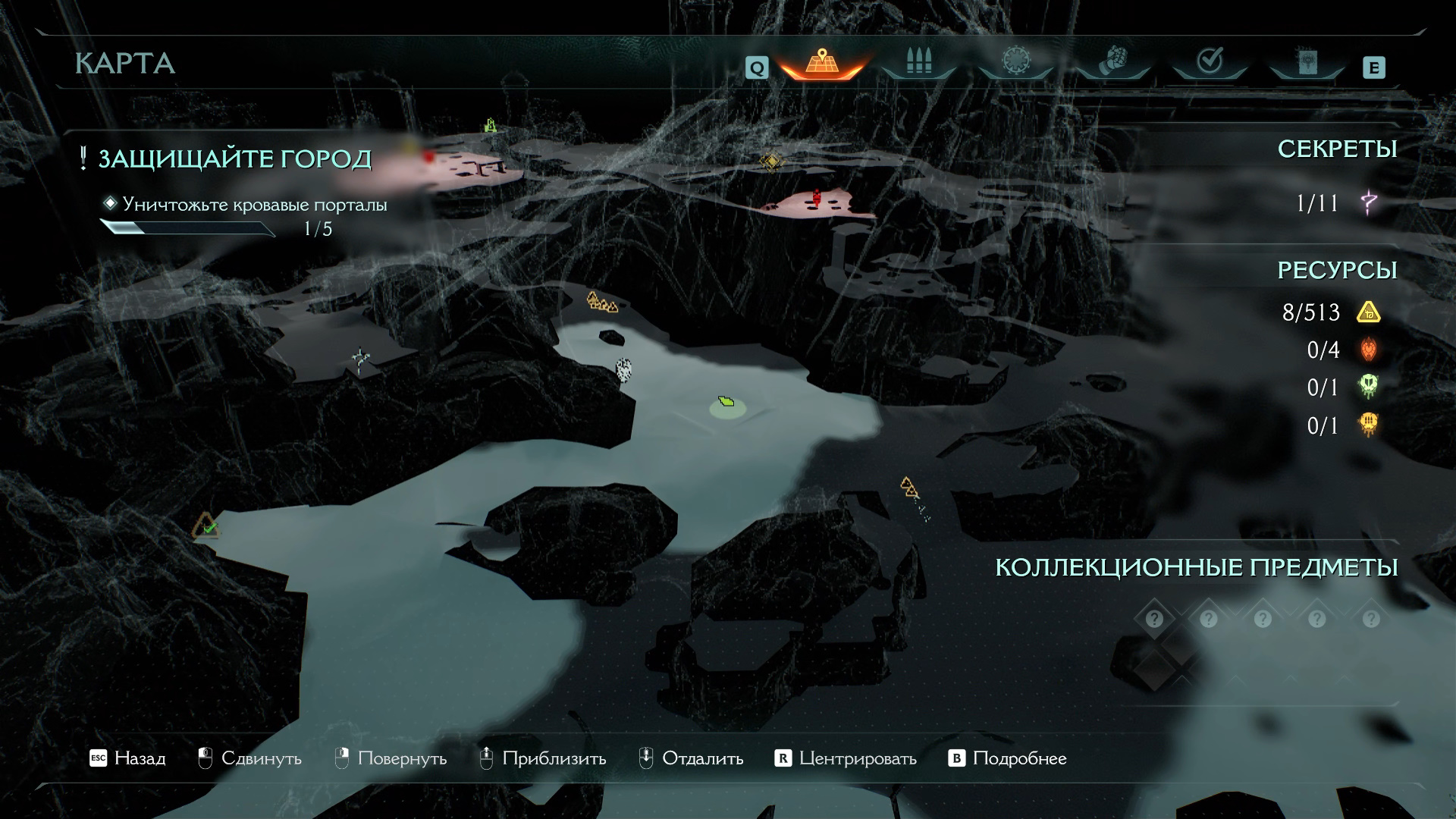Select the Map tab with orange grid icon
Viewport: 1456px width, 819px height.
[822, 62]
